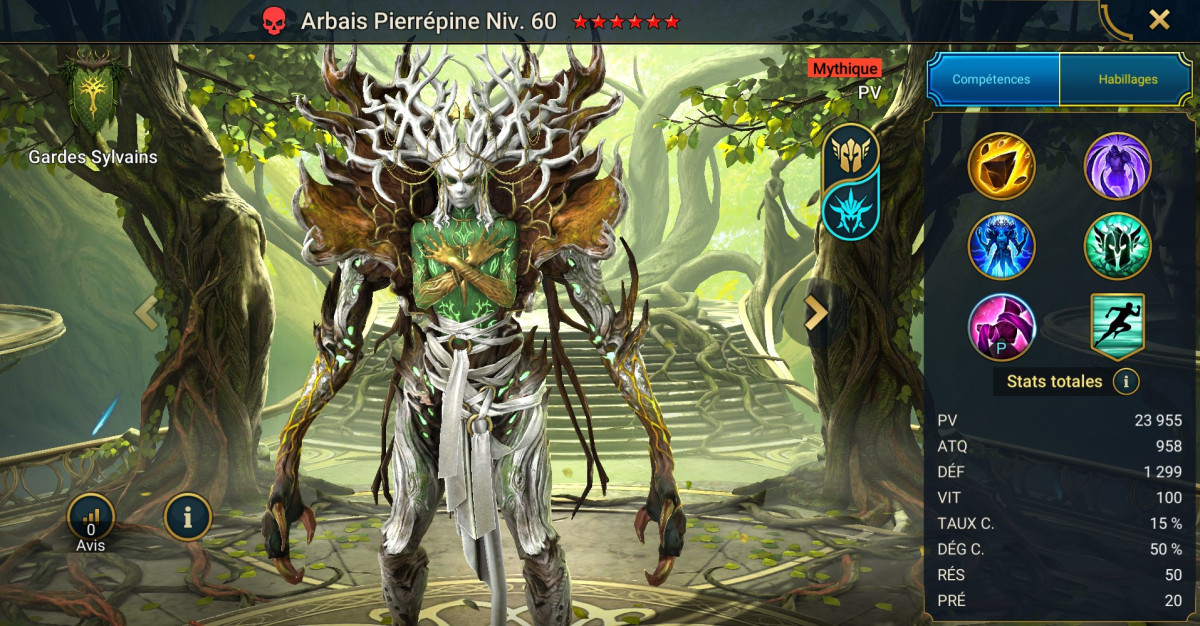Select the purple figure skill icon

click(1117, 166)
